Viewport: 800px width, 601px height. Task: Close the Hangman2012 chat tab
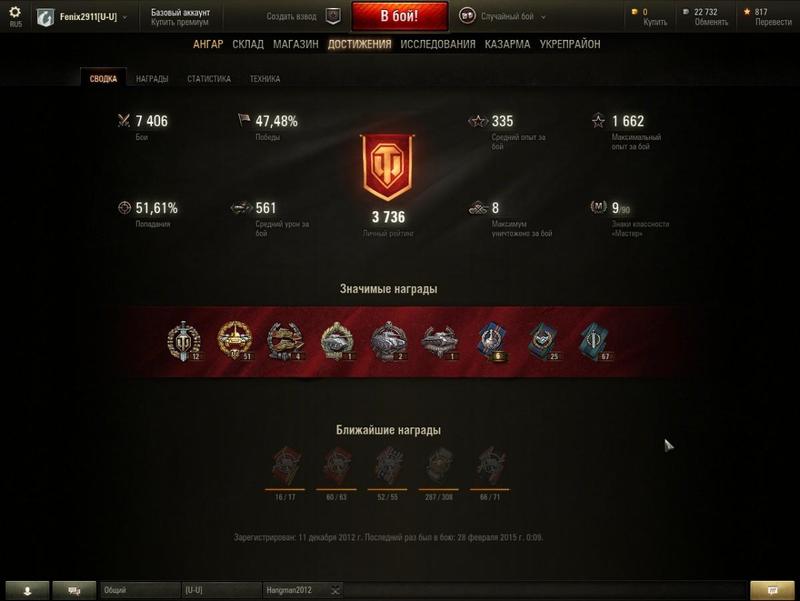(335, 591)
